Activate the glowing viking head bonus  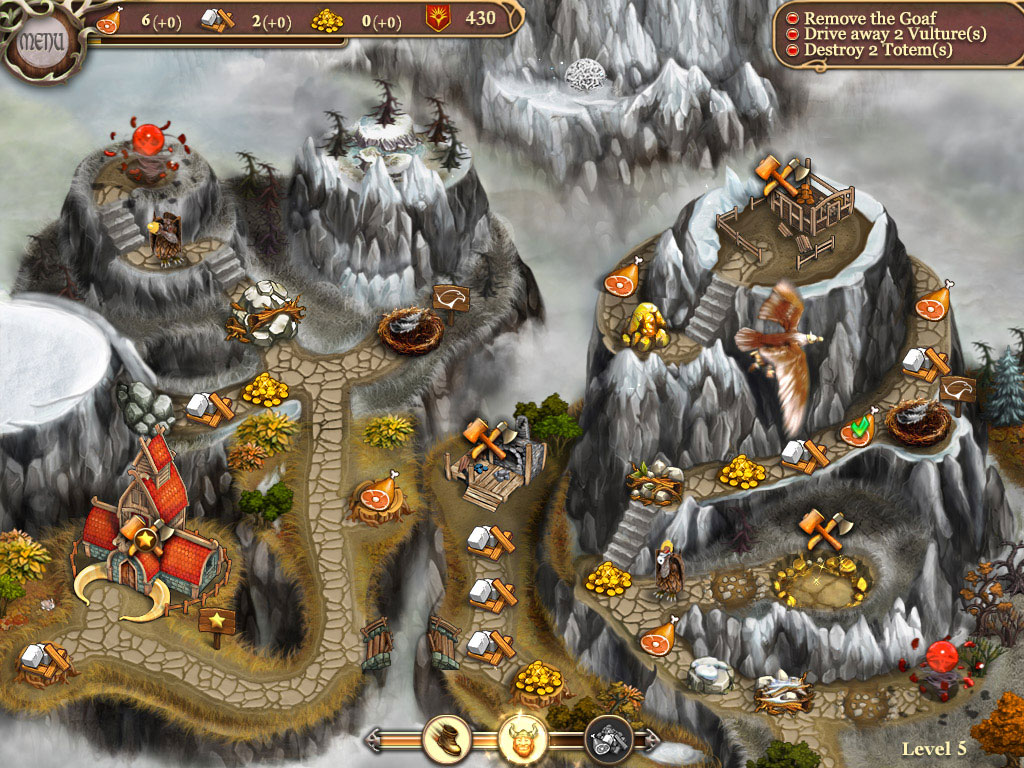point(522,739)
